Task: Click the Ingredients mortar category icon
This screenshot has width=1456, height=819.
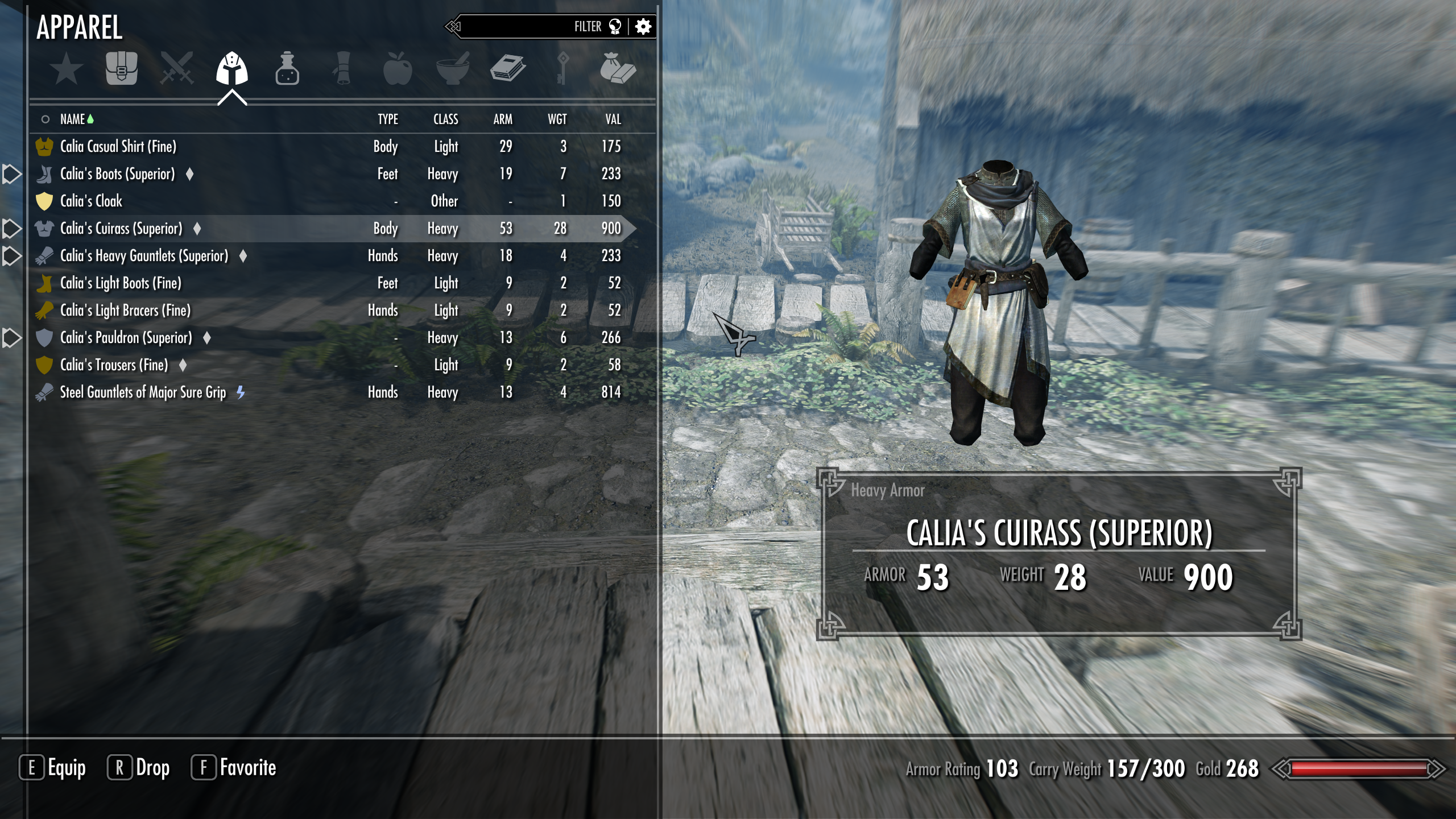Action: 453,70
